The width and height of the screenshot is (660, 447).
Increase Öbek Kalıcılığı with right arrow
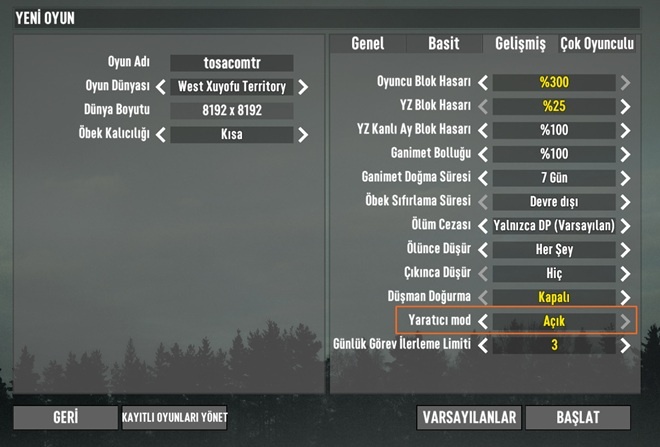303,134
